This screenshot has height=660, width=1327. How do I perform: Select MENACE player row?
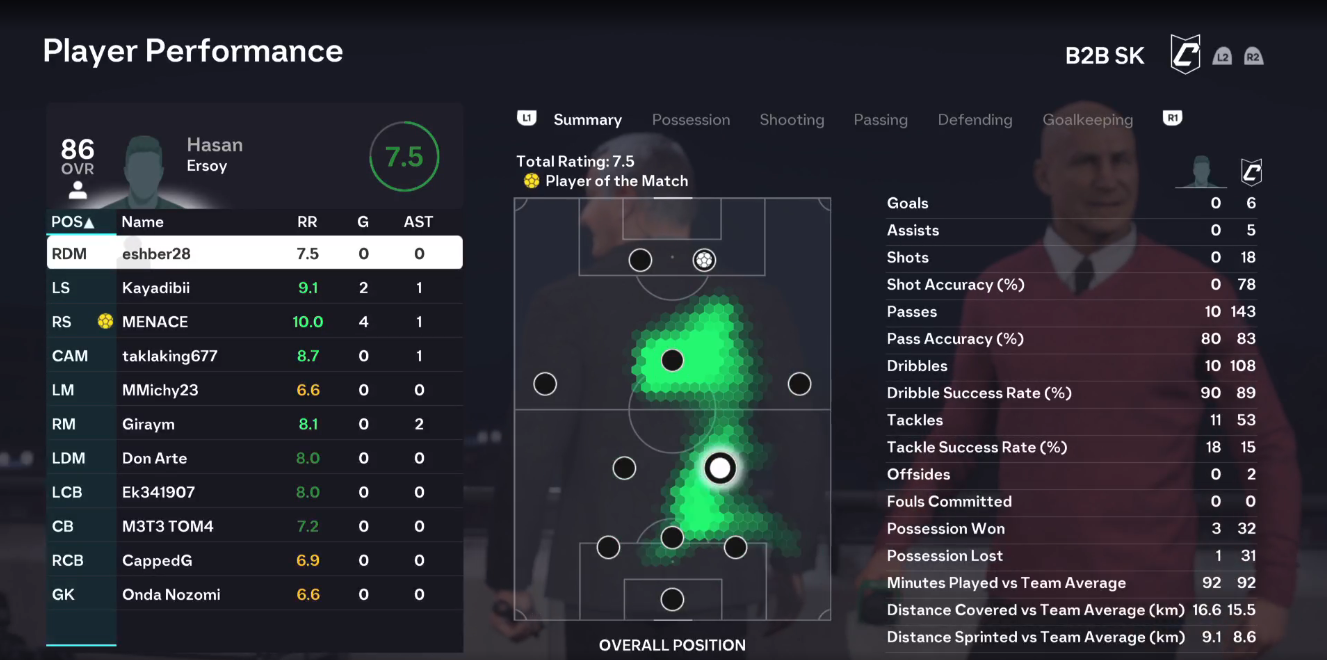coord(255,322)
